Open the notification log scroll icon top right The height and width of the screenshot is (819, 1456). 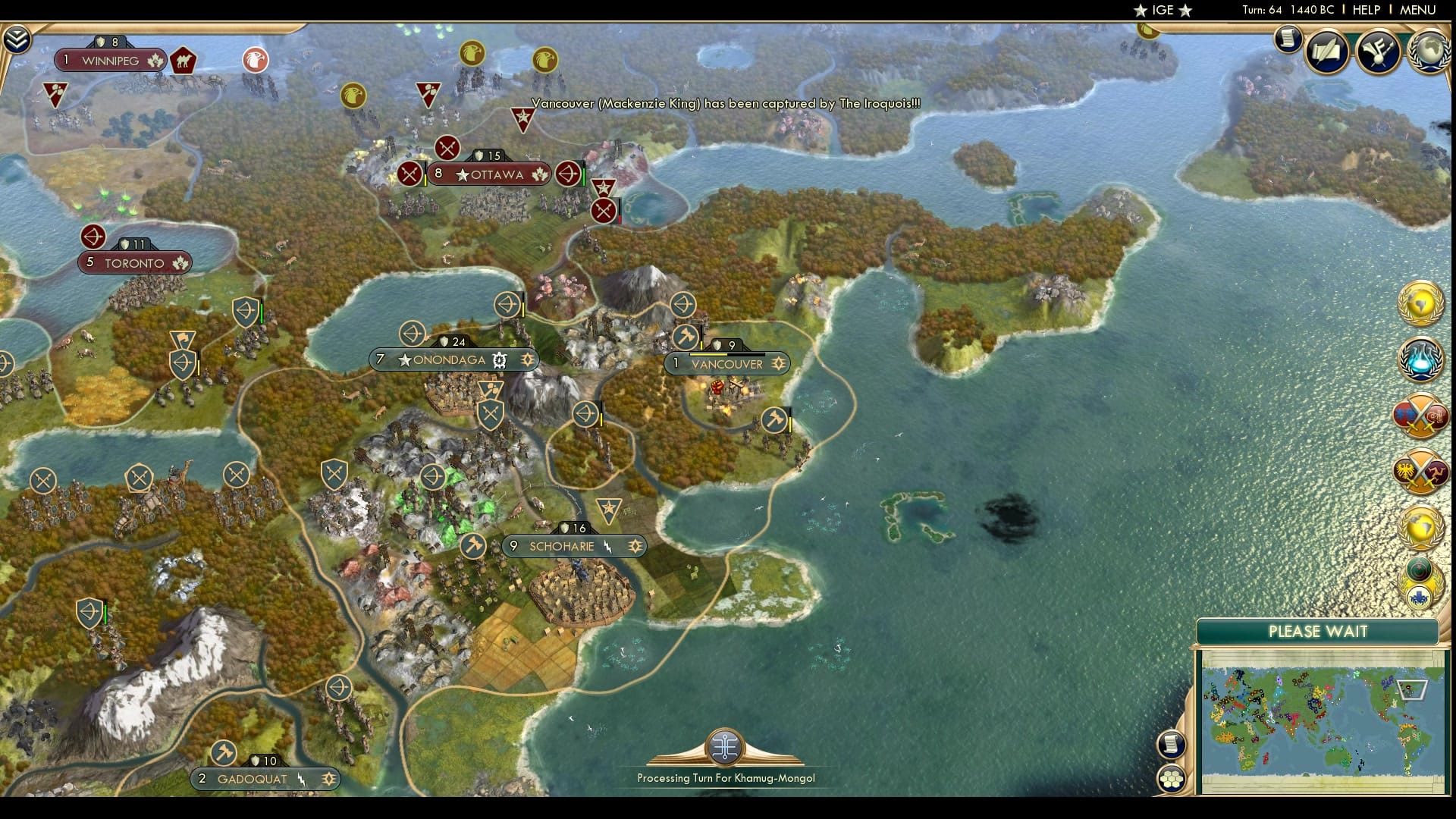coord(1287,39)
